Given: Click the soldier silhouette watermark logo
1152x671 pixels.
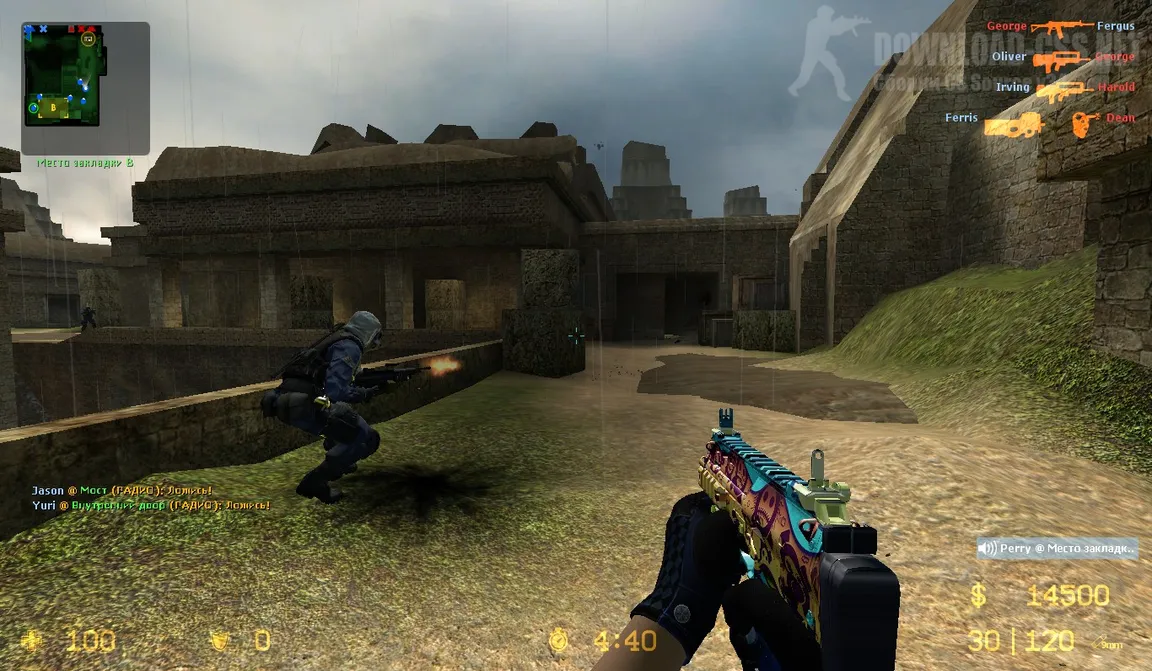Looking at the screenshot, I should click(827, 50).
